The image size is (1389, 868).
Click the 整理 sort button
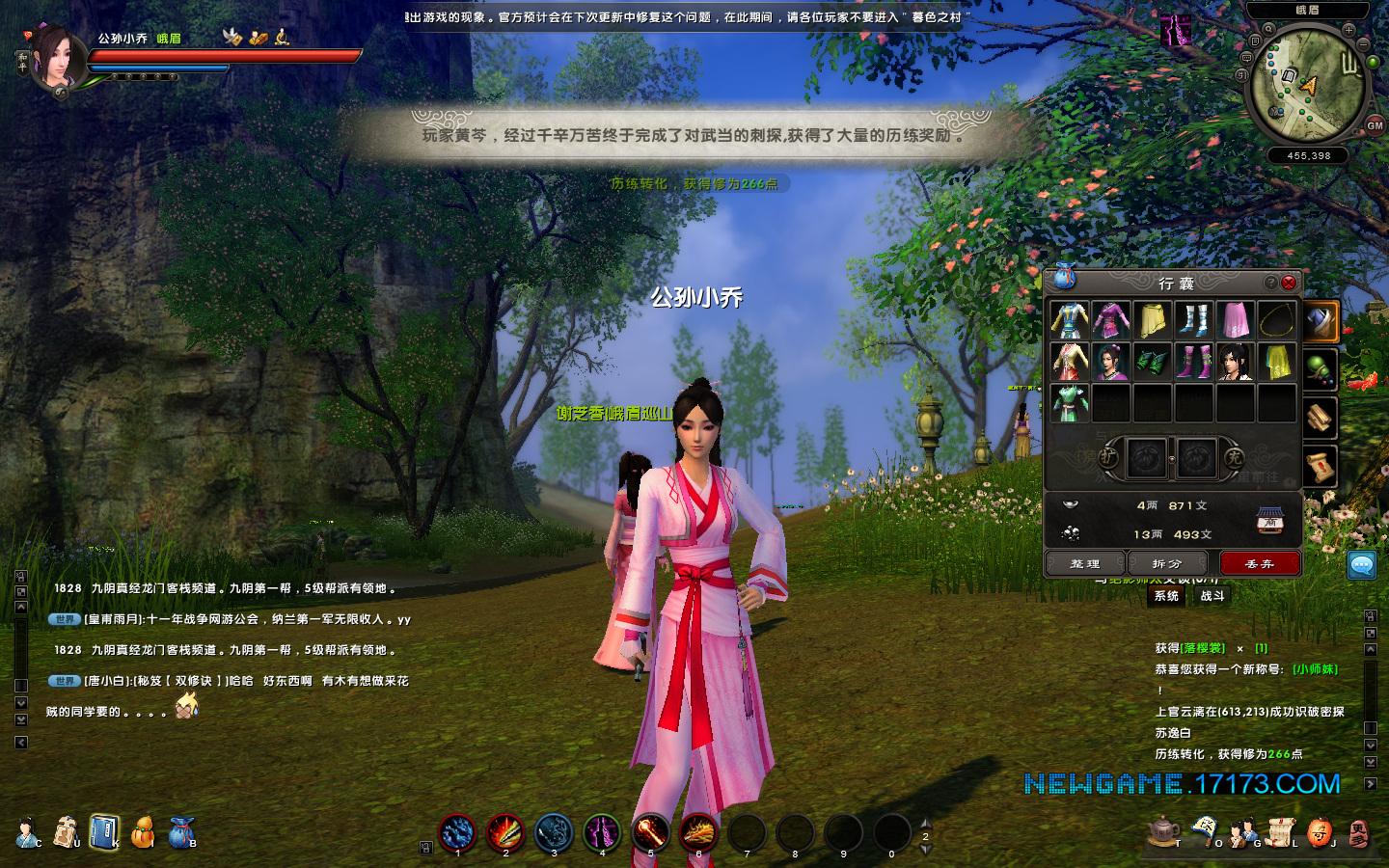1085,563
